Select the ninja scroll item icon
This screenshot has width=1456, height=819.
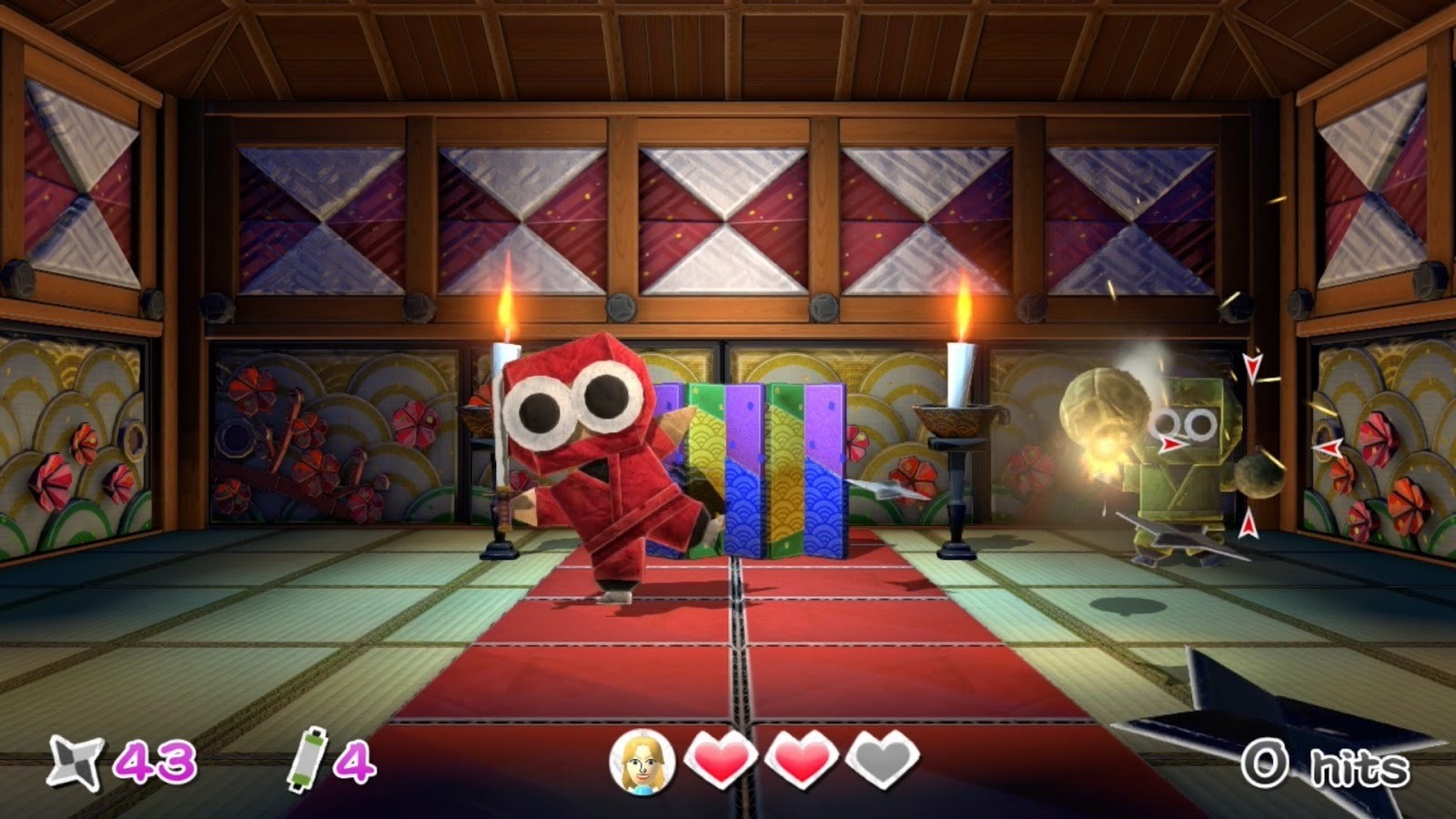307,757
